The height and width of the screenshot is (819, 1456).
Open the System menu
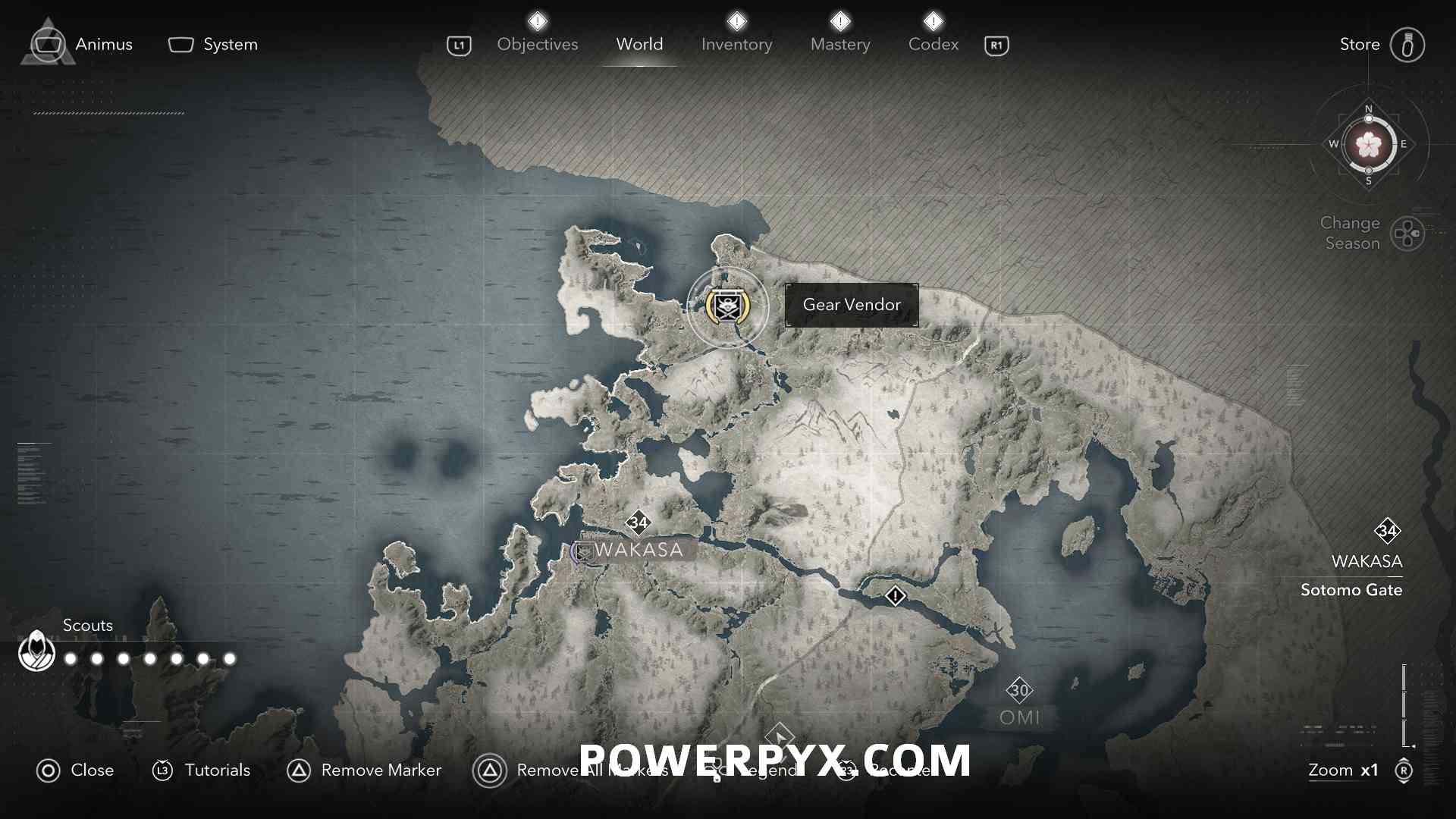[213, 45]
